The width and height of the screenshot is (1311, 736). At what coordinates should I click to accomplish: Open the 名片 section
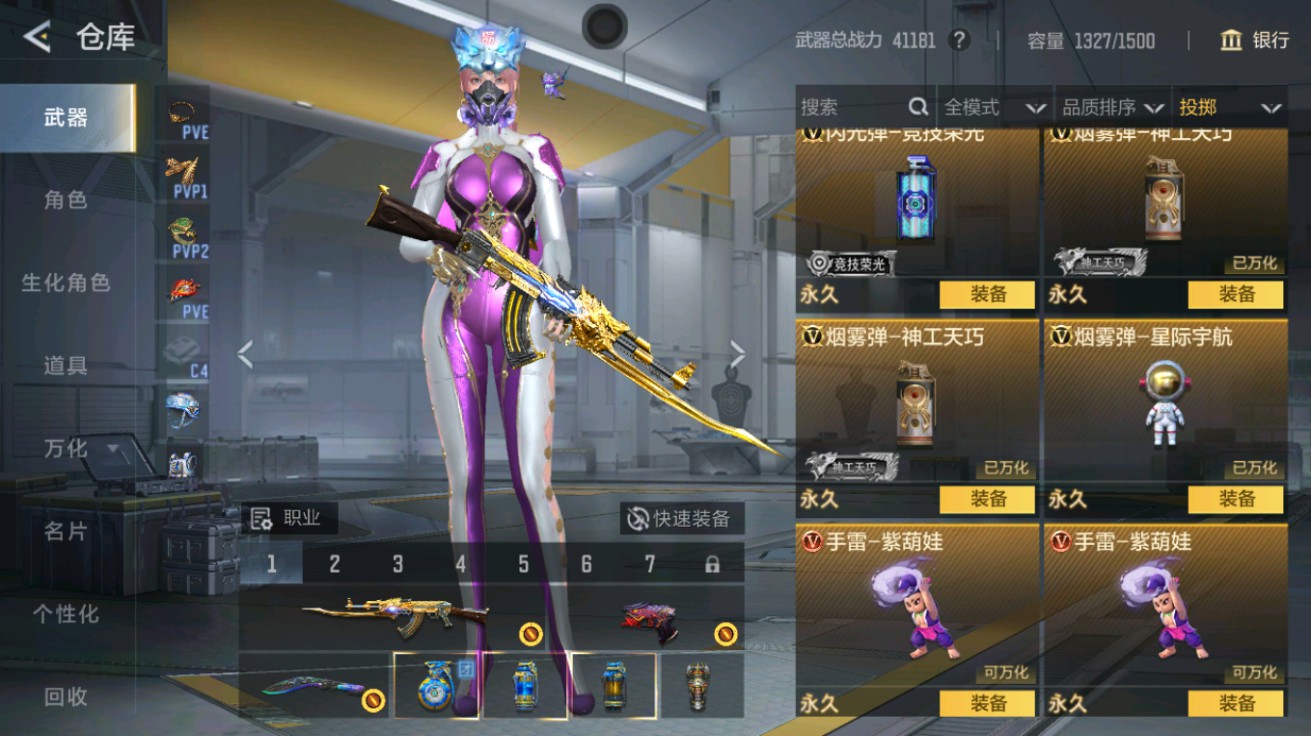66,531
